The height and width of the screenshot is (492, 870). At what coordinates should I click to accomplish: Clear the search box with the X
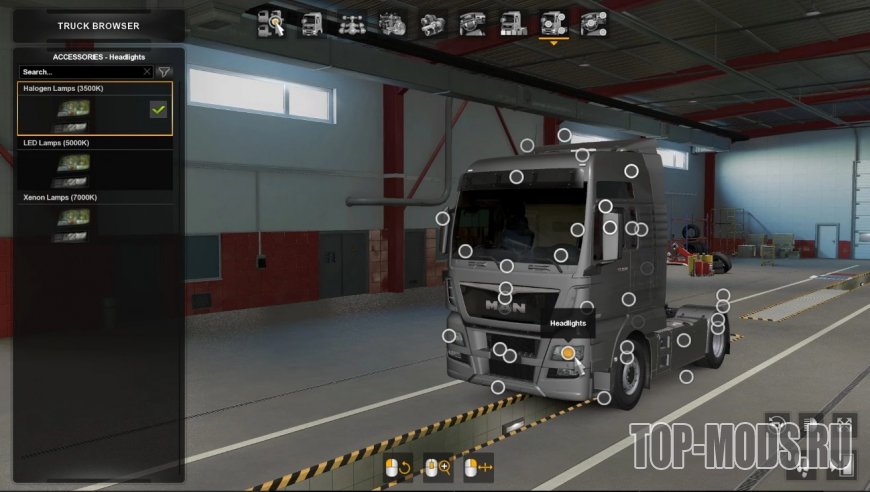point(147,72)
